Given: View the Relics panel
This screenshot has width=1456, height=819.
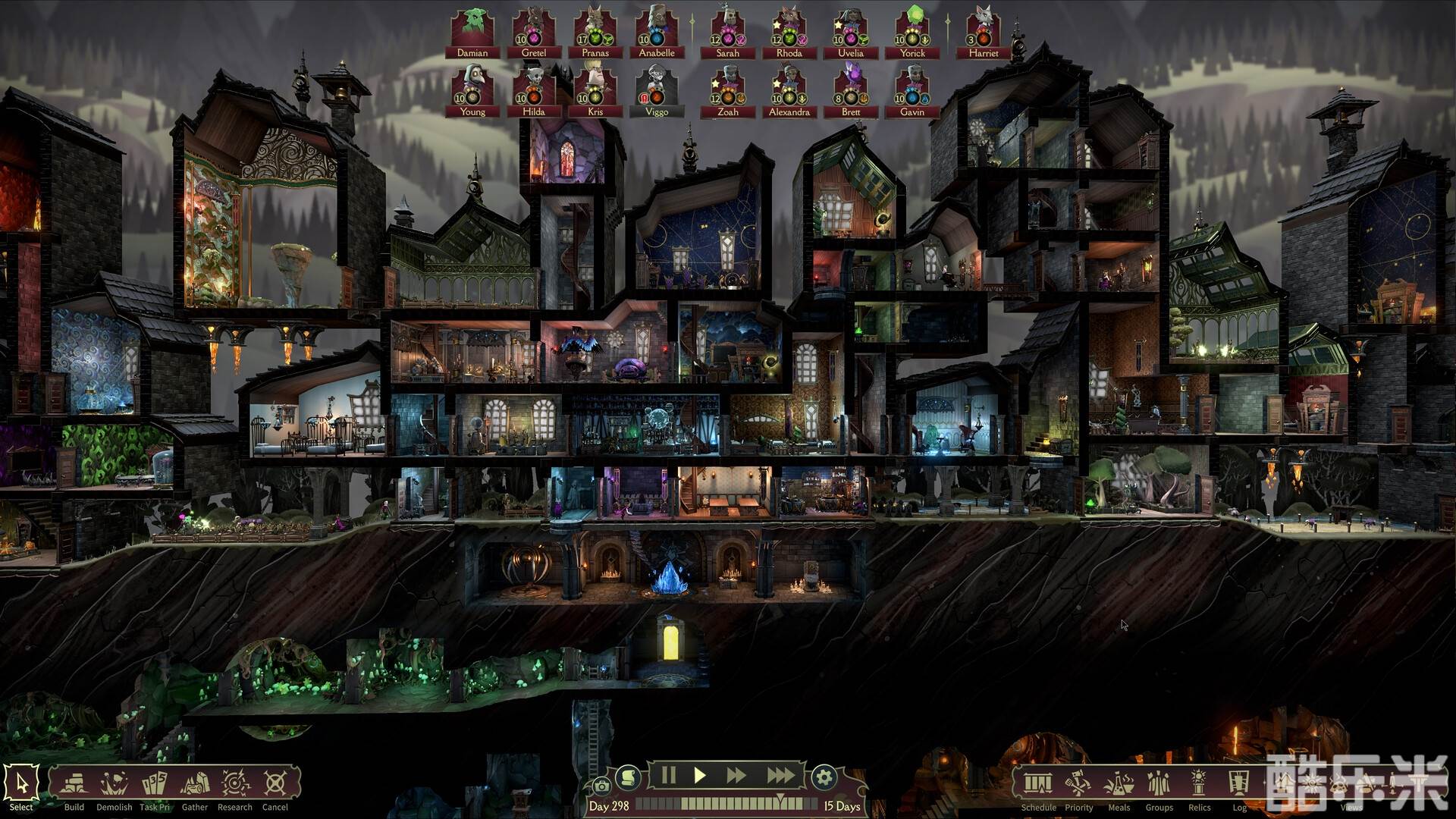Looking at the screenshot, I should 1199,784.
